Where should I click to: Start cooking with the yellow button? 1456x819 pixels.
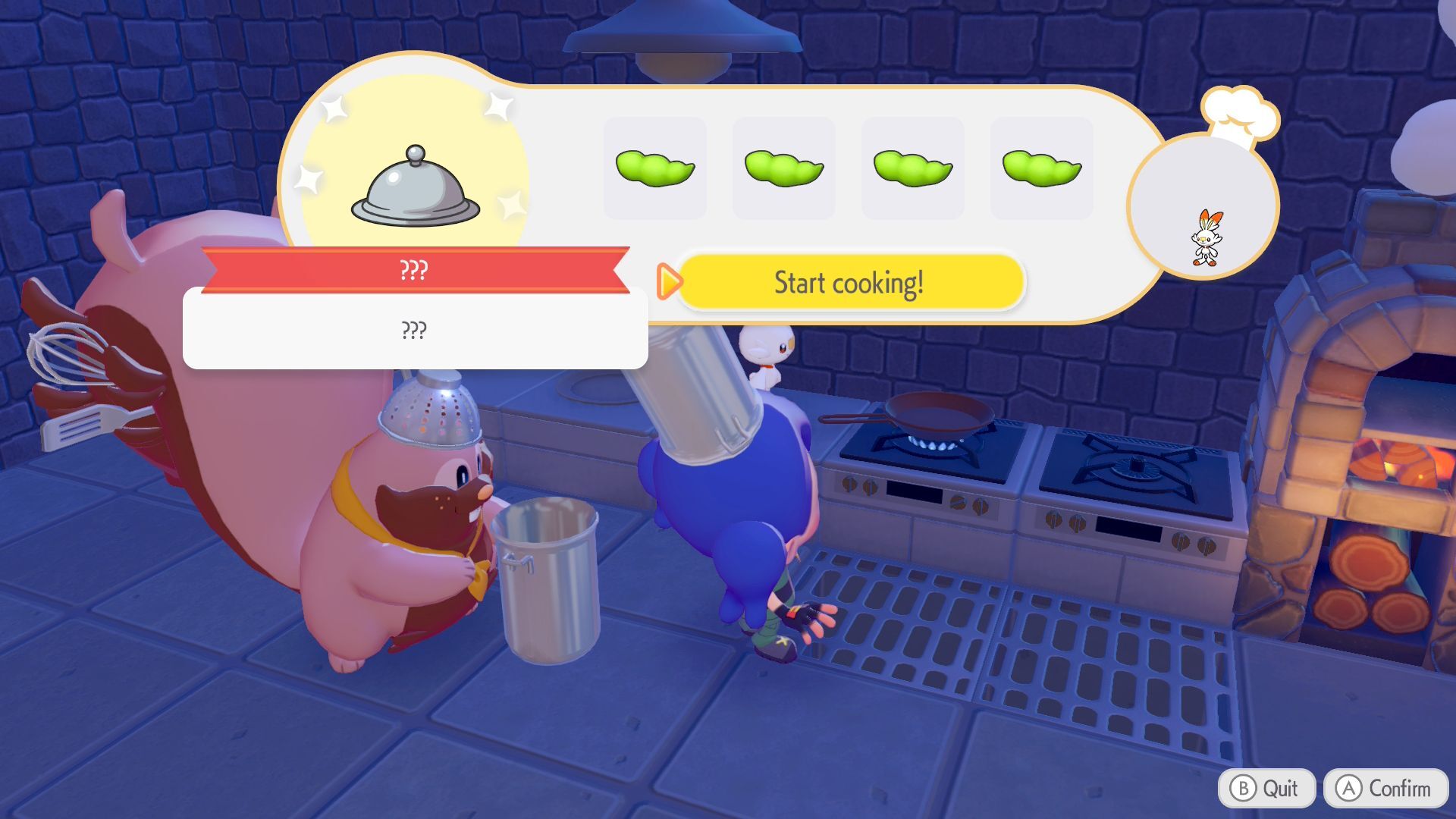[849, 283]
